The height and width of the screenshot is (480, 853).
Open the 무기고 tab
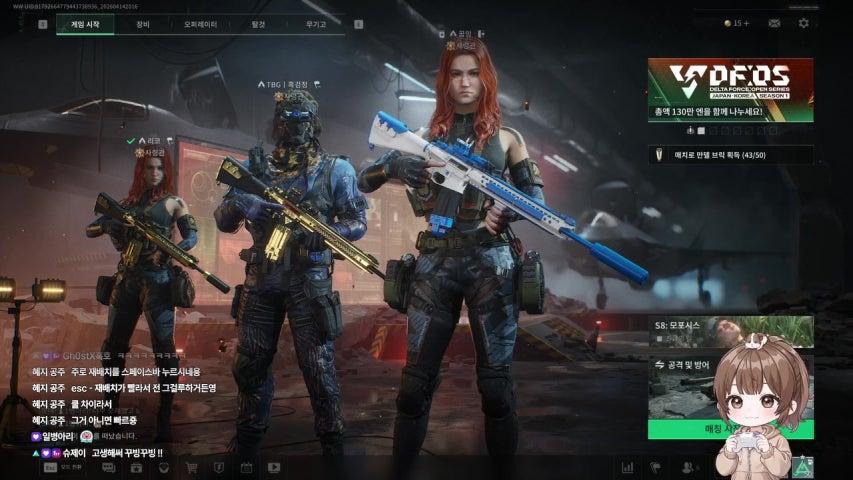tap(315, 23)
